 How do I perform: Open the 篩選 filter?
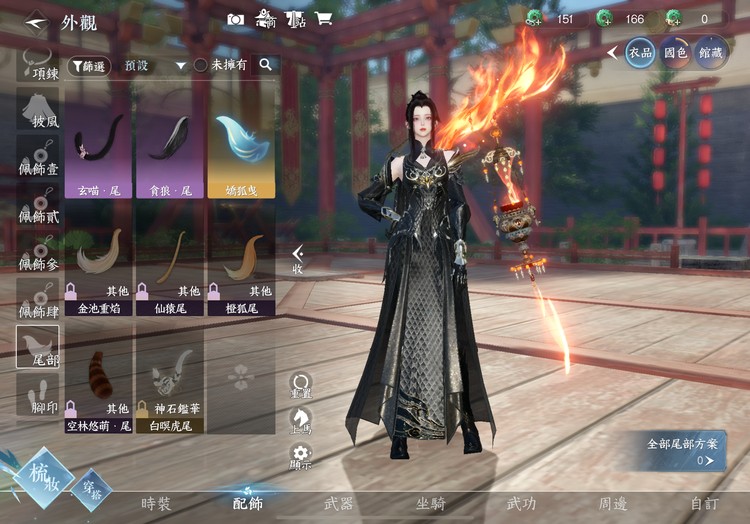tap(90, 65)
